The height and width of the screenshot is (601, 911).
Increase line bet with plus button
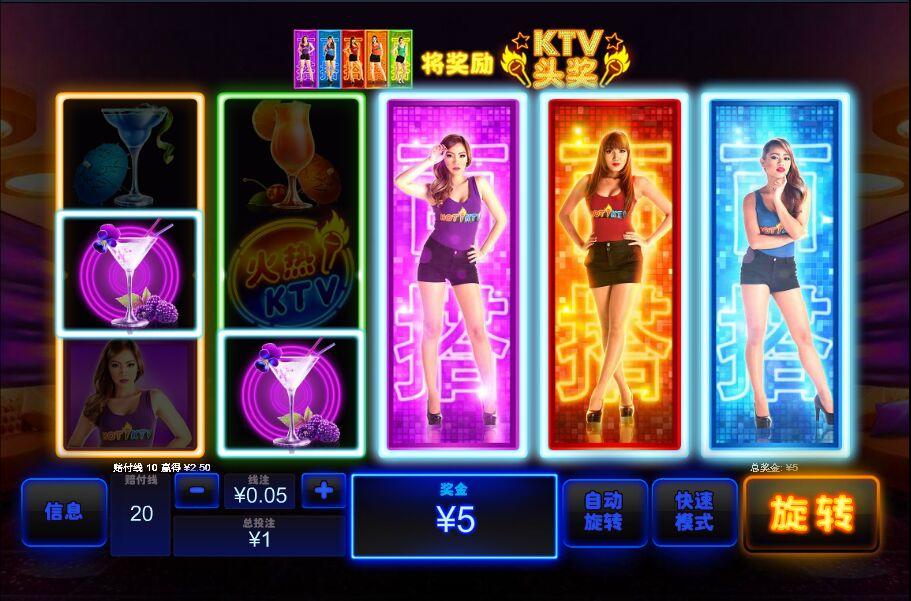point(323,491)
